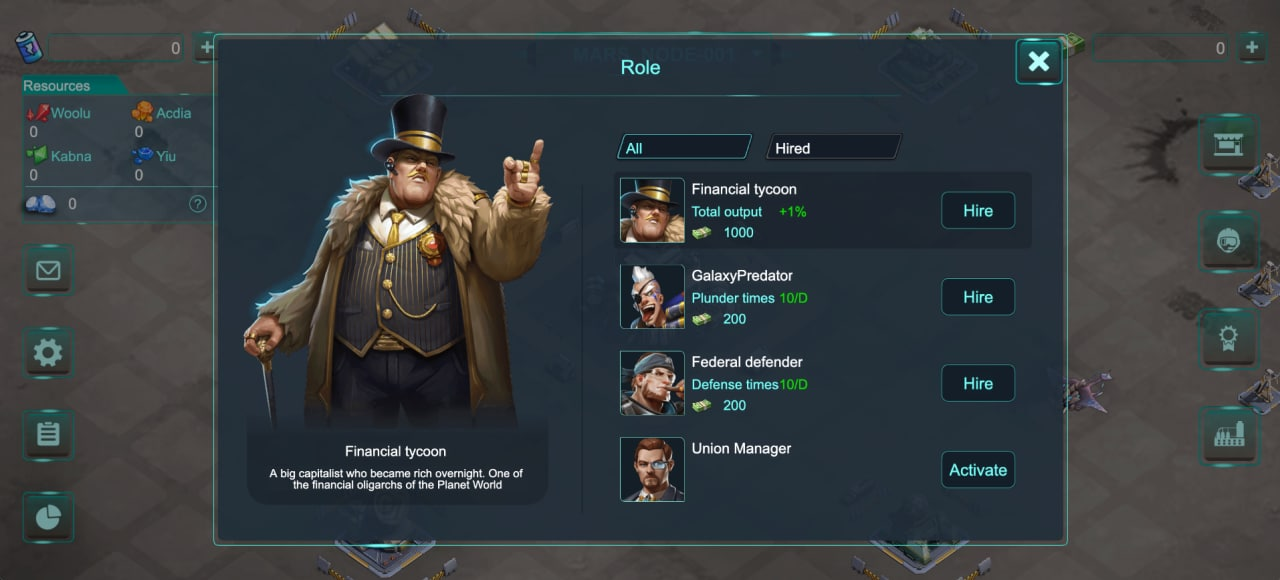This screenshot has height=580, width=1280.
Task: Close the Role dialog
Action: [1038, 62]
